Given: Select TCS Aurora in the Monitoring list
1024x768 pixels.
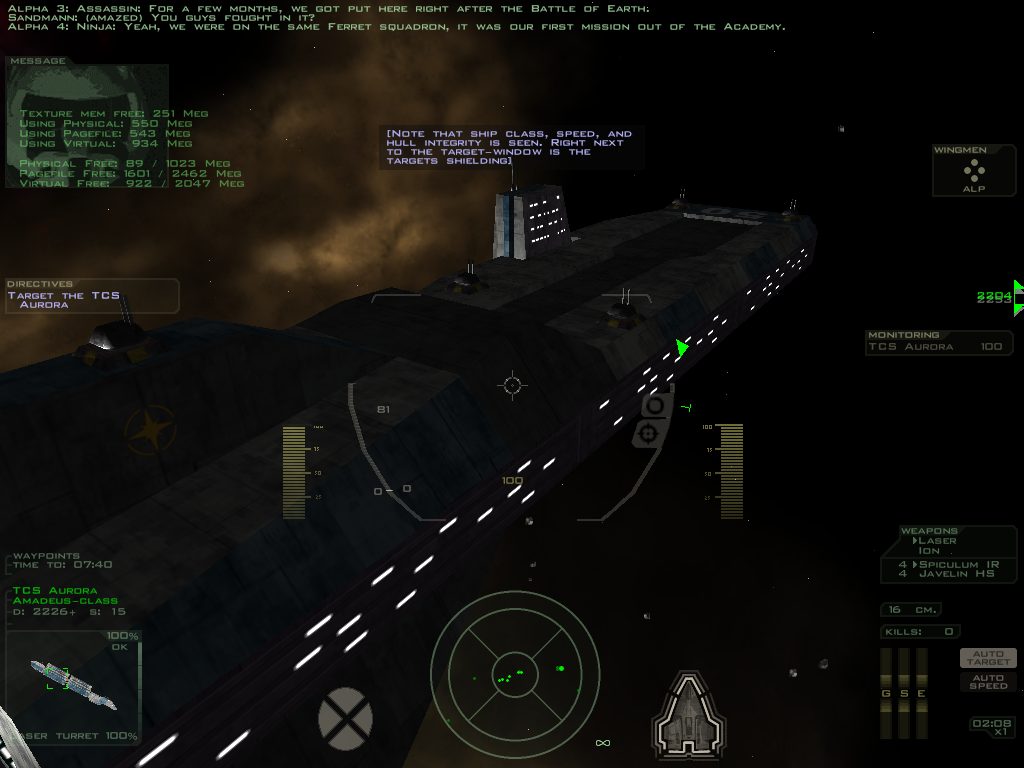Looking at the screenshot, I should [939, 347].
